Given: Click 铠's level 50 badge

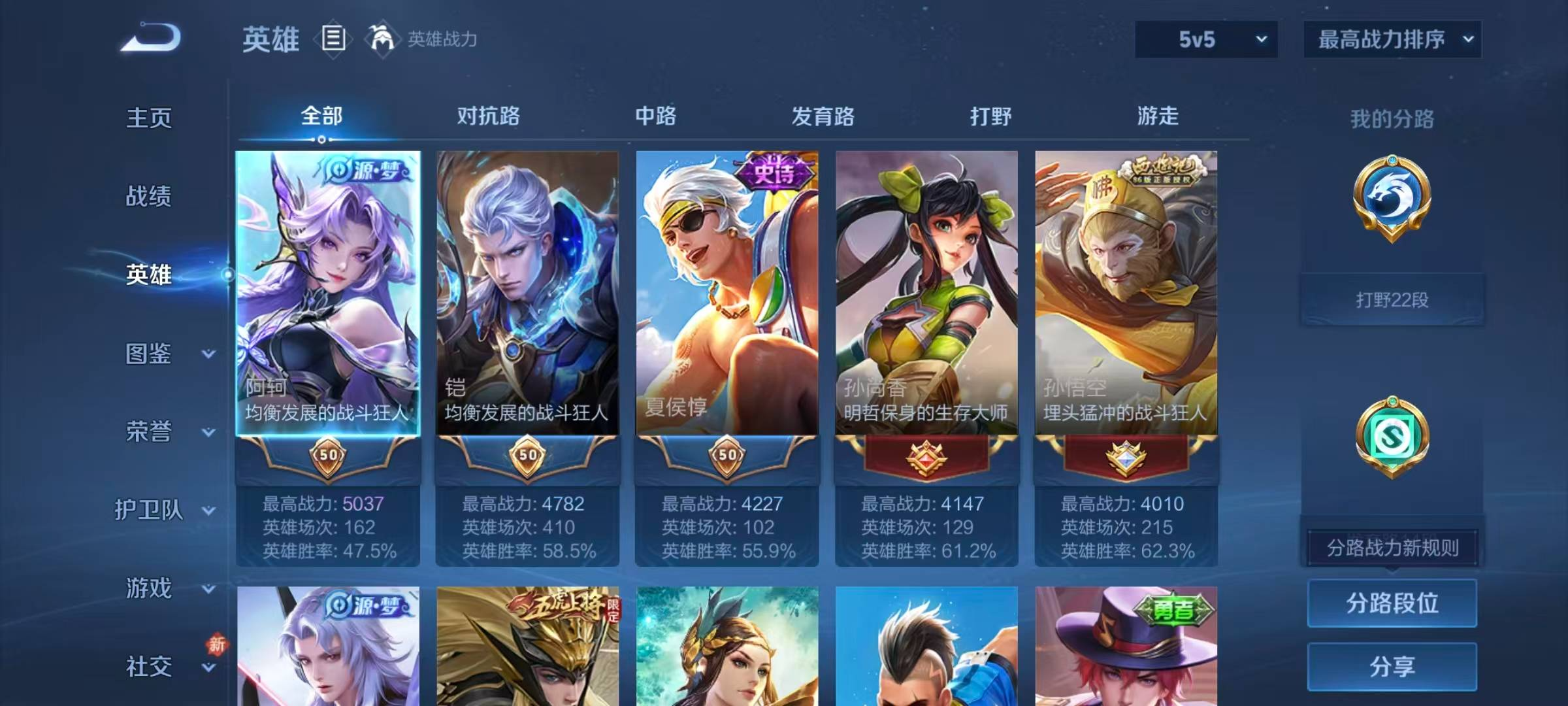Looking at the screenshot, I should point(528,456).
